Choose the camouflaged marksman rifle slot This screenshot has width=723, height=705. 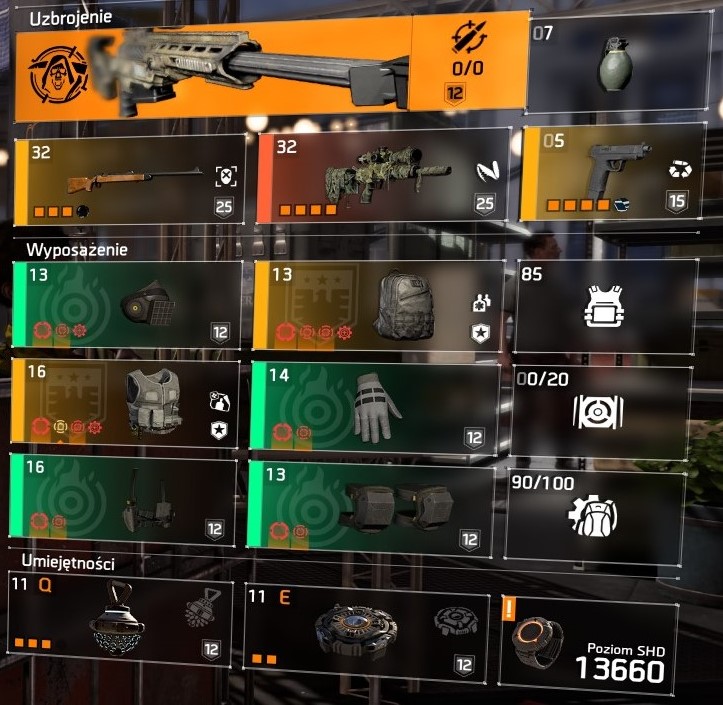point(378,178)
